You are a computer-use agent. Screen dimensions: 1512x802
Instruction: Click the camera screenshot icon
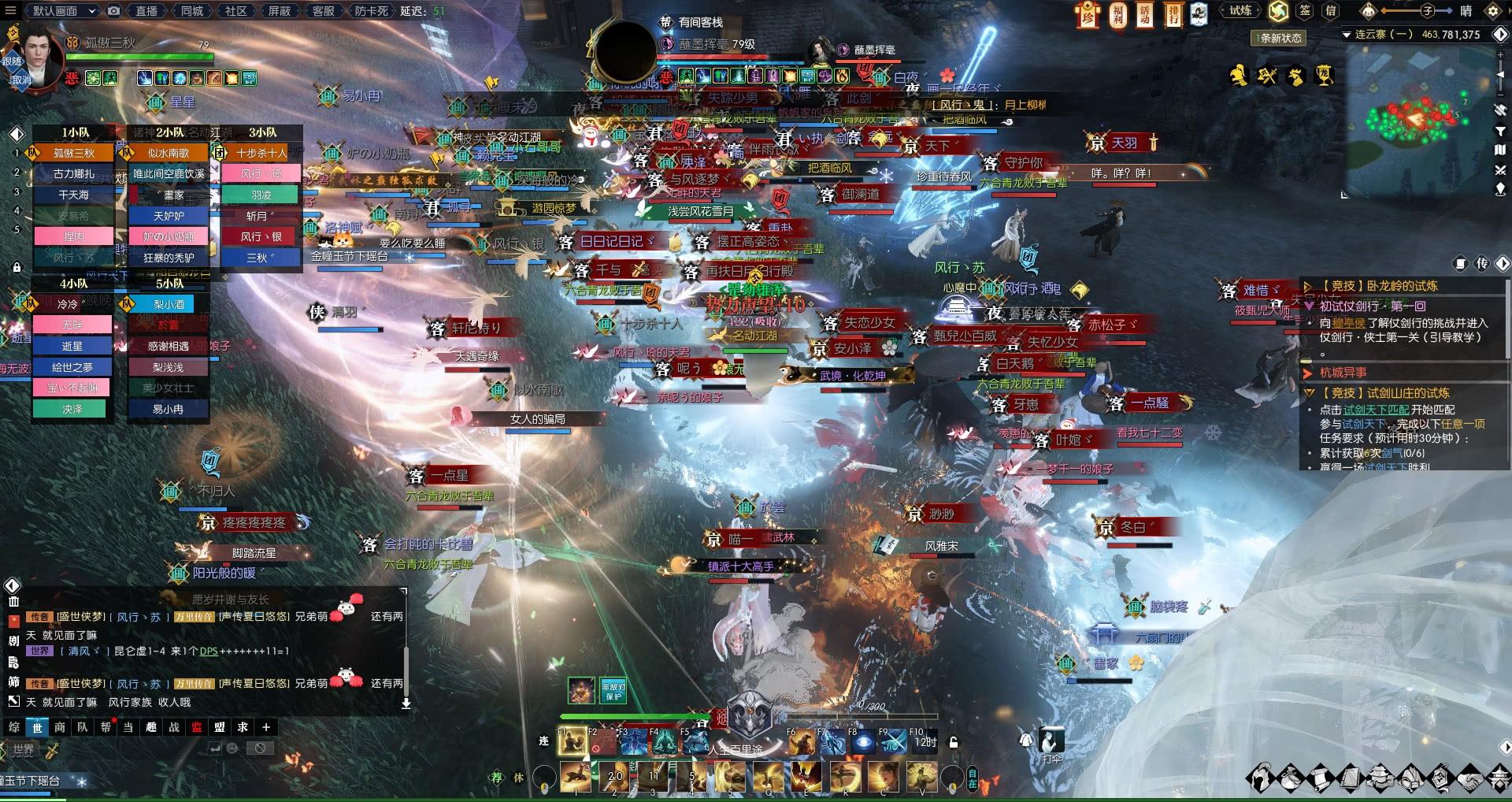tap(114, 11)
